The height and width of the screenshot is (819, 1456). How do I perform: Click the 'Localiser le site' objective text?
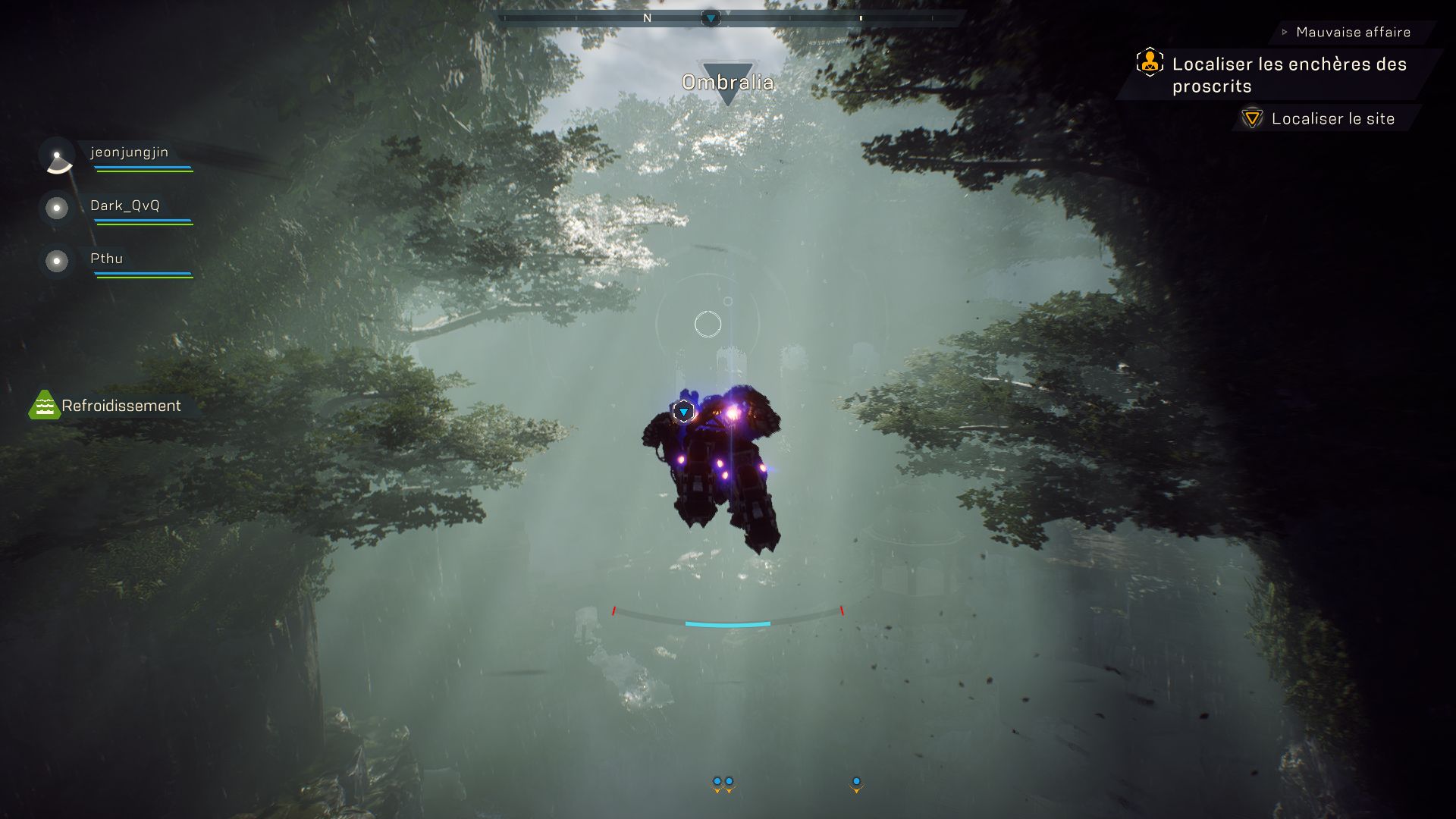point(1333,119)
